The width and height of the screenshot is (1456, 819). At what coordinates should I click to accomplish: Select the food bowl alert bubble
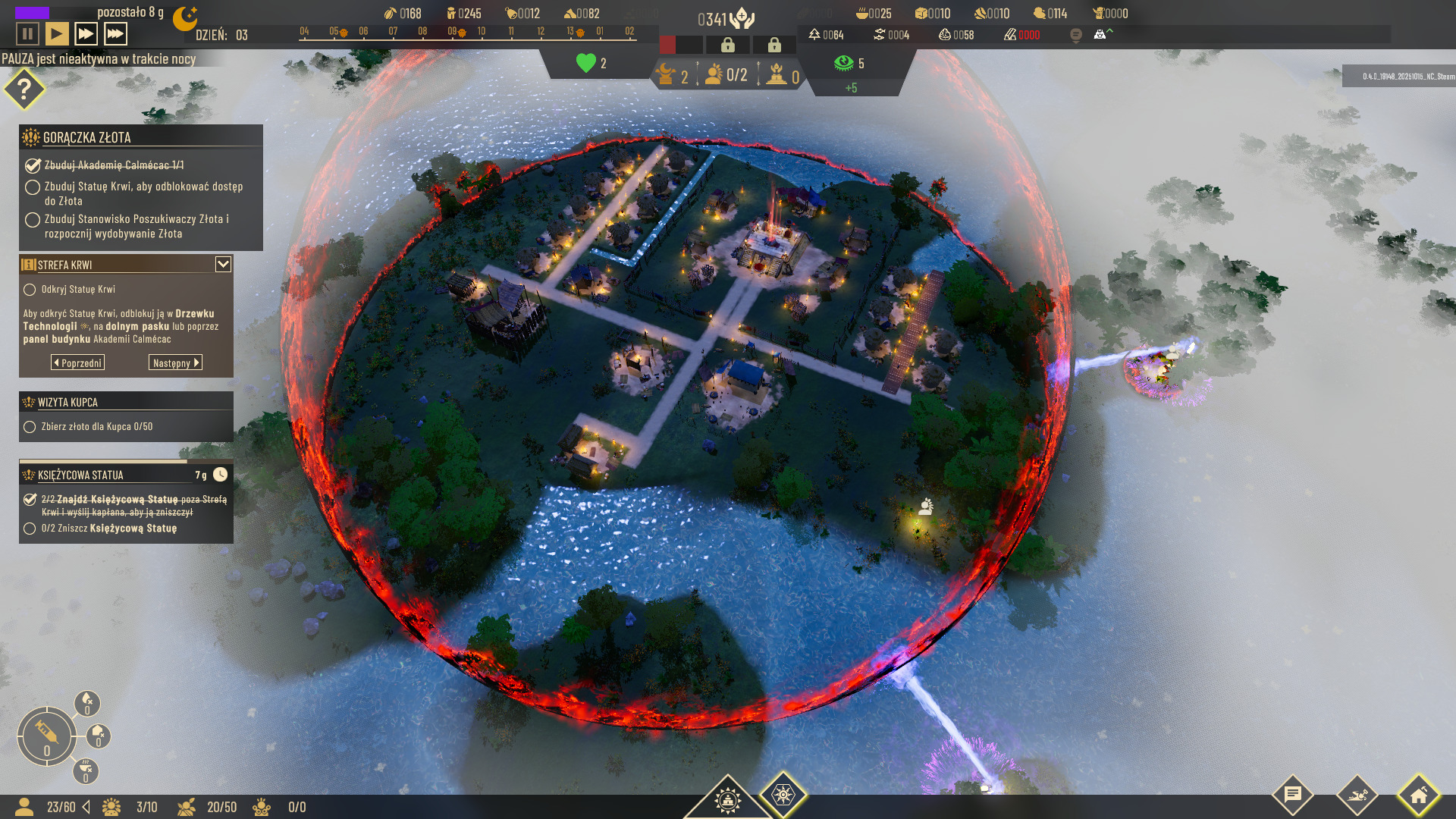[x=86, y=770]
